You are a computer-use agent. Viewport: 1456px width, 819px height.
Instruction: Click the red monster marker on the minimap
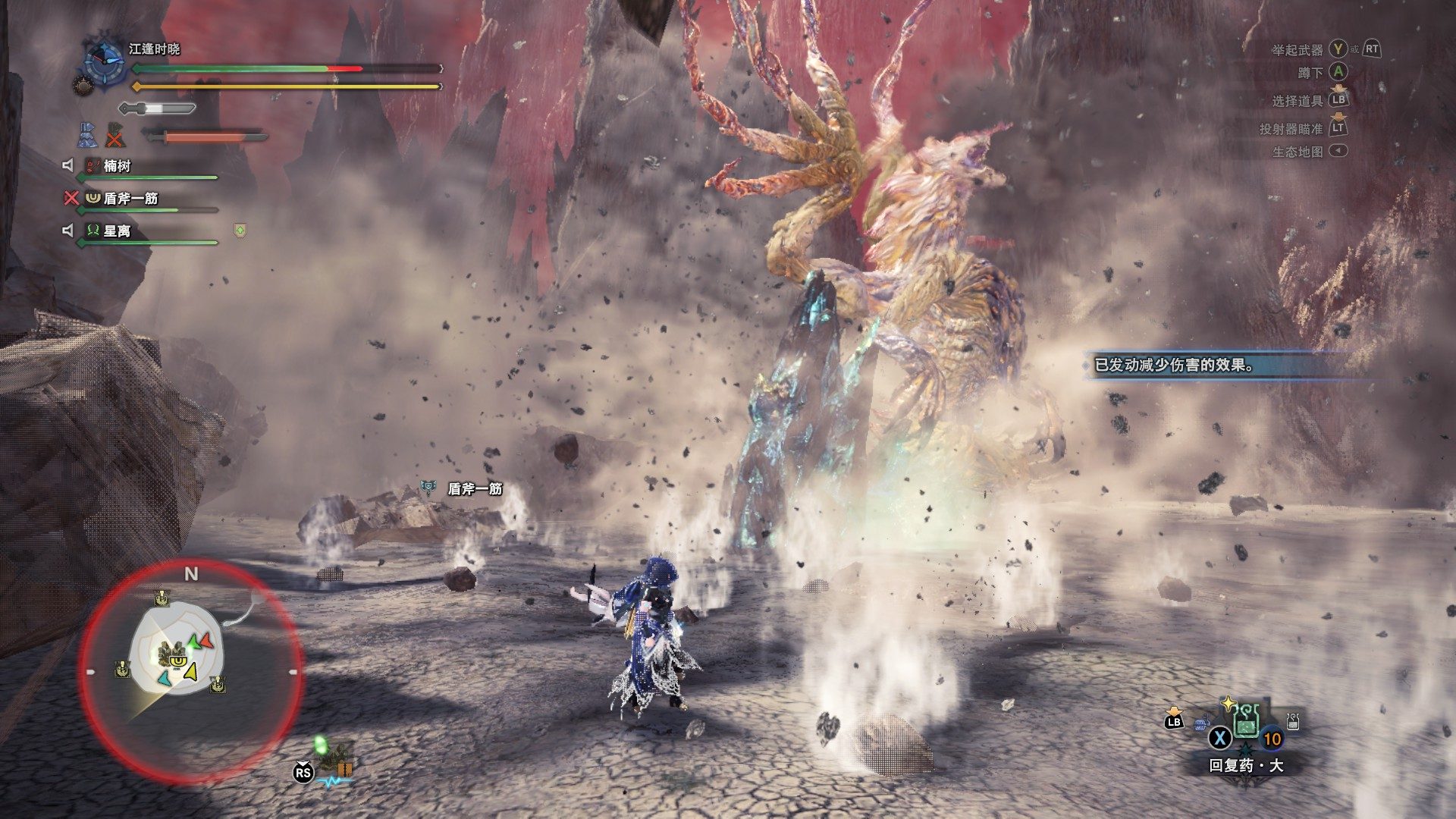click(200, 642)
